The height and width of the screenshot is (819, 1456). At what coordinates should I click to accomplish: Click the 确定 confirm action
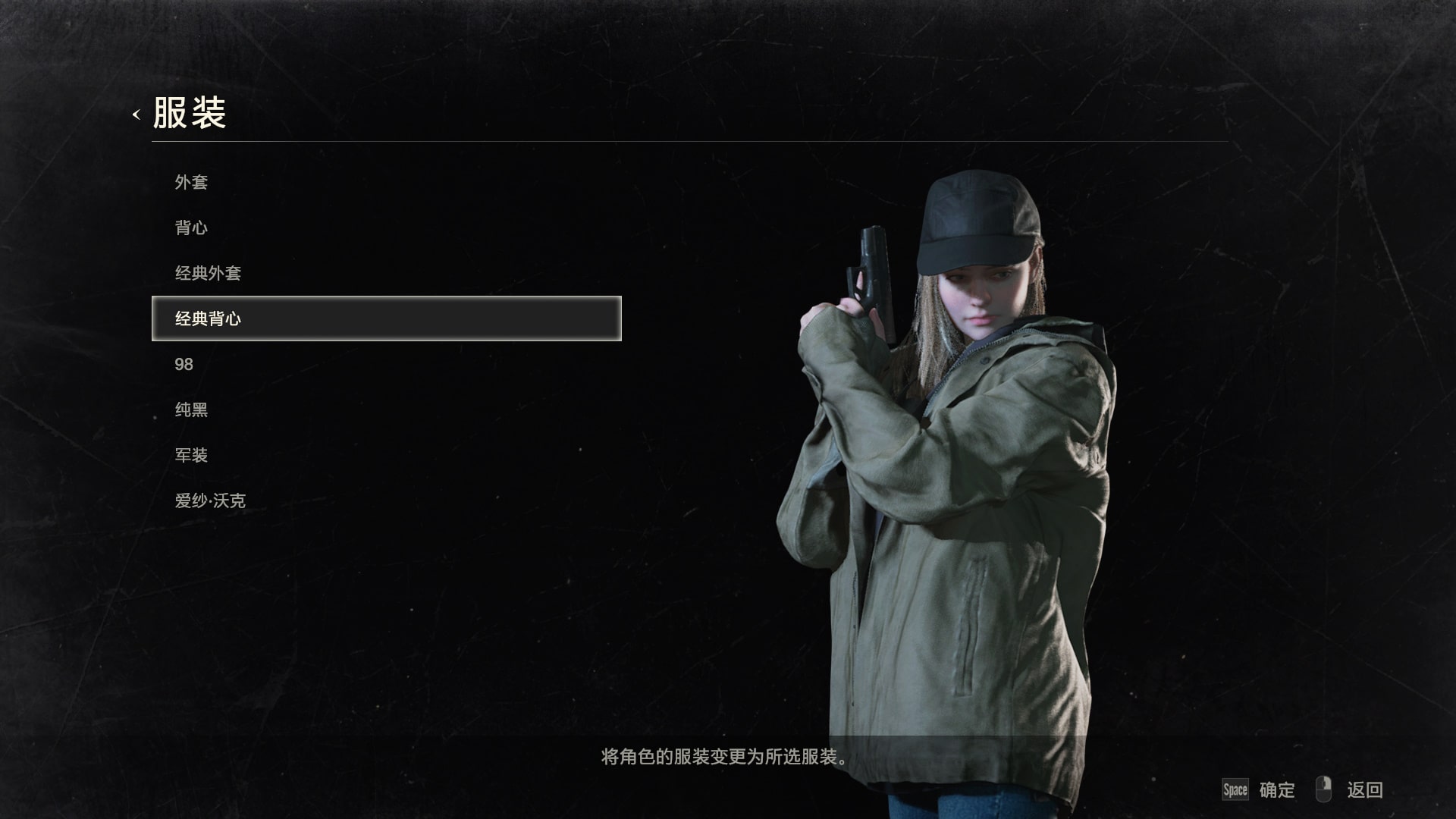click(1276, 789)
